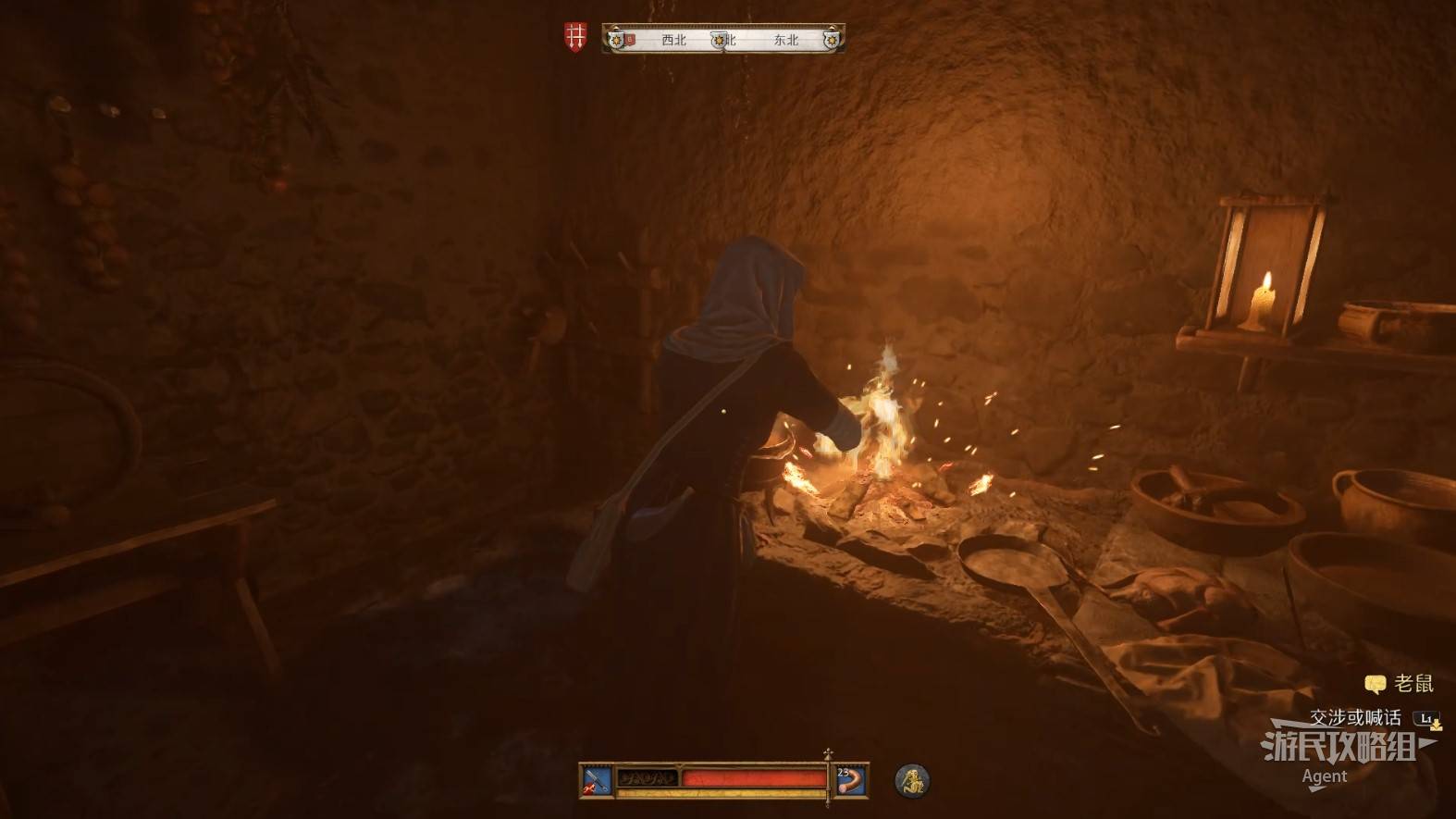Image resolution: width=1456 pixels, height=819 pixels.
Task: Click the speech bubble icon beside 老鼠
Action: pyautogui.click(x=1376, y=685)
